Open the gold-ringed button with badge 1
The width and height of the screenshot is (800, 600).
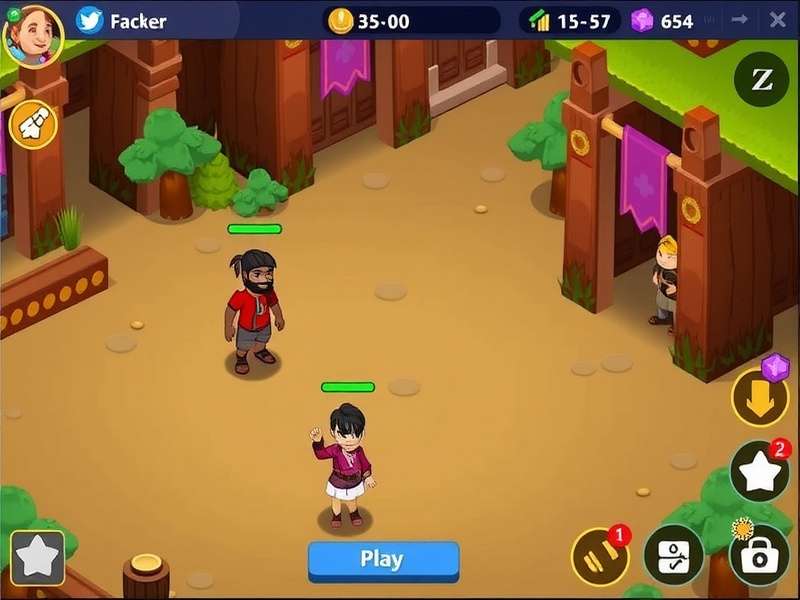coord(600,557)
